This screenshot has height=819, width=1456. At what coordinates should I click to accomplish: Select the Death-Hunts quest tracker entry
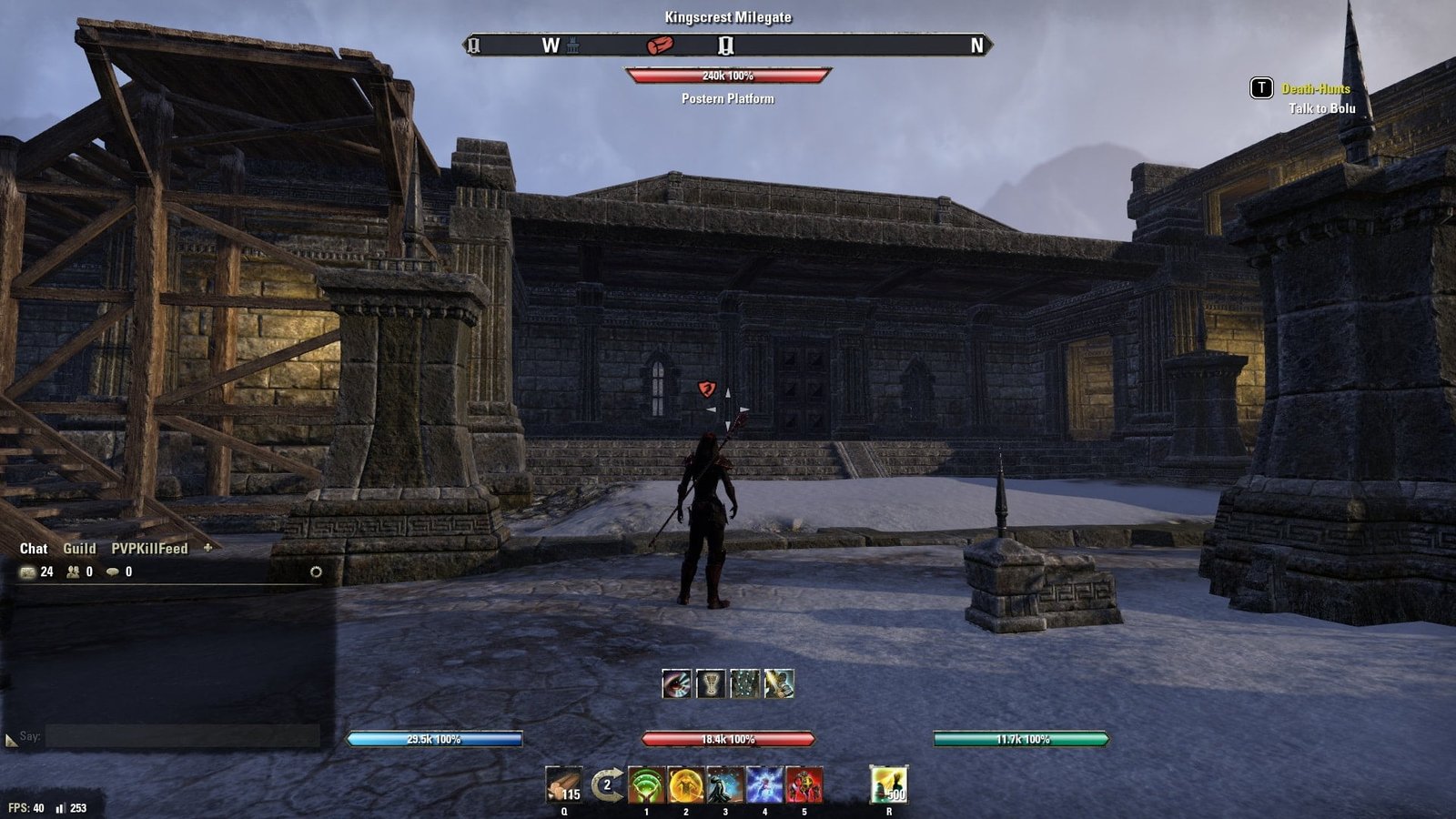pos(1315,89)
